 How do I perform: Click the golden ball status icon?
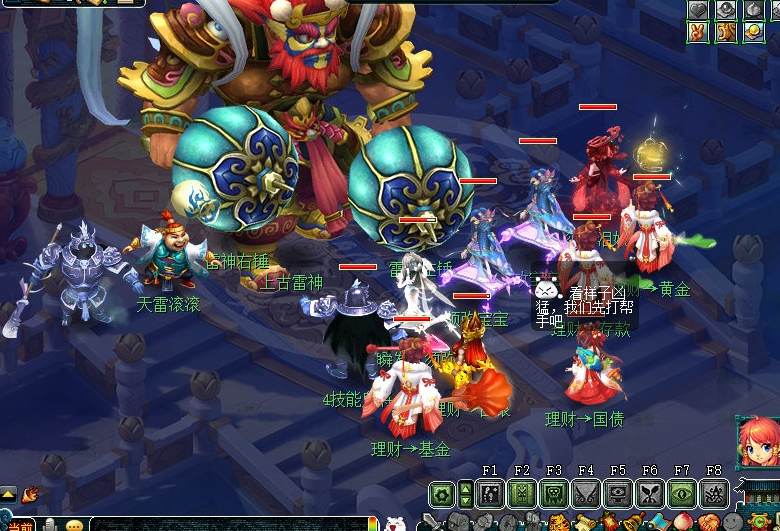pyautogui.click(x=754, y=32)
